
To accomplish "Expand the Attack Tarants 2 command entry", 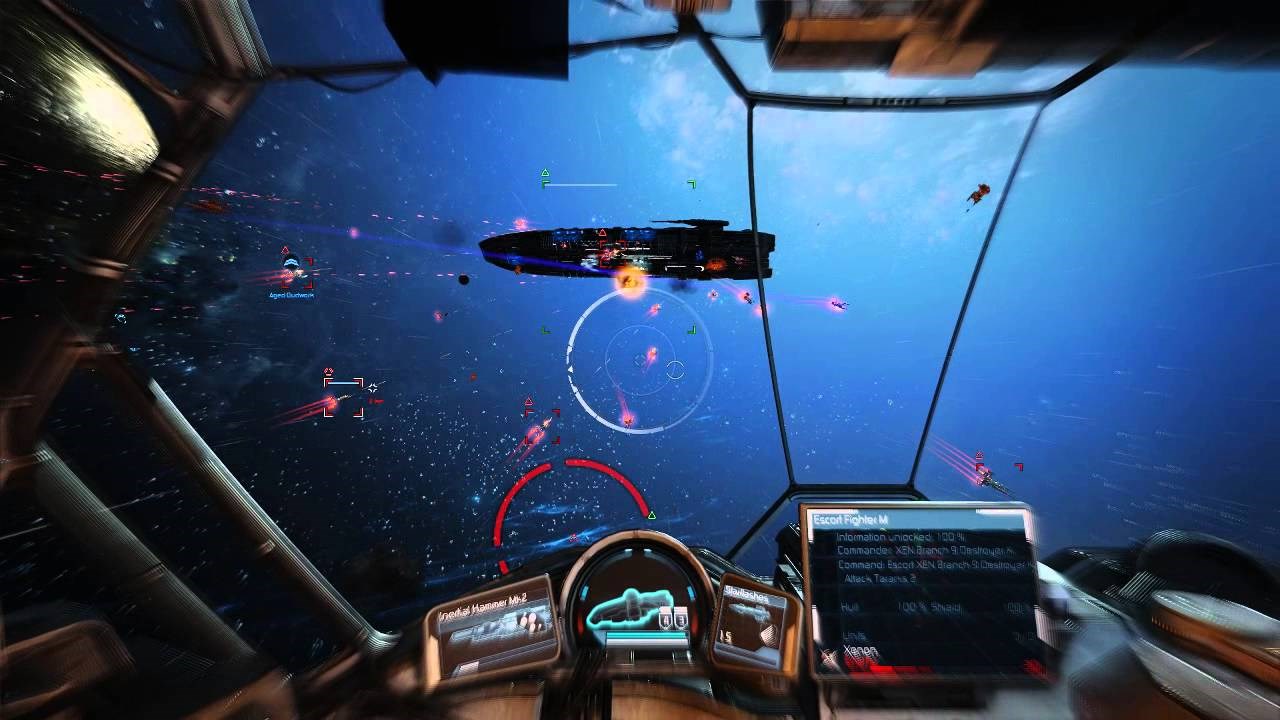I will click(x=879, y=579).
